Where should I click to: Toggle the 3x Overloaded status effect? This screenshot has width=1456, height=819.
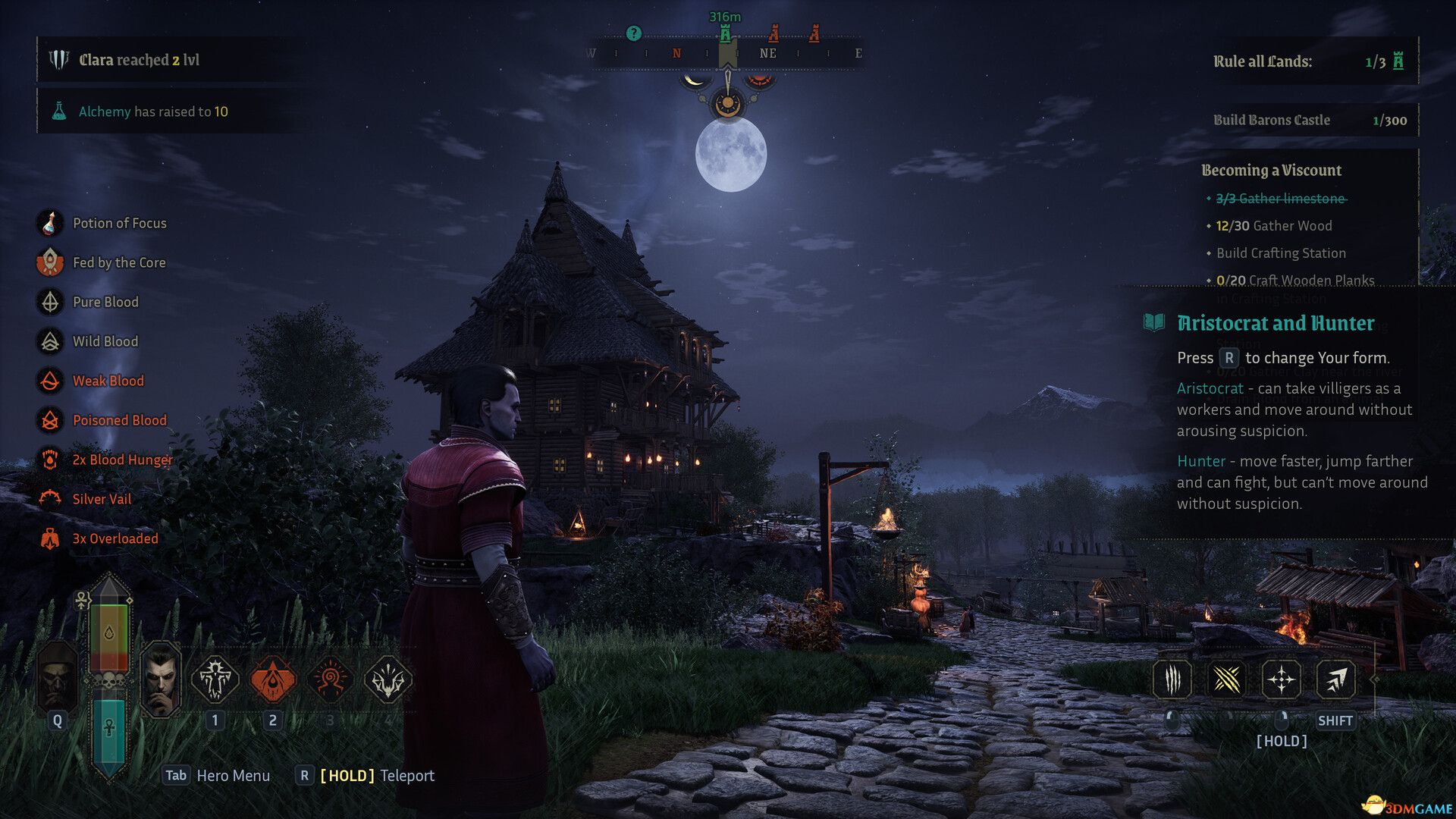coord(49,538)
